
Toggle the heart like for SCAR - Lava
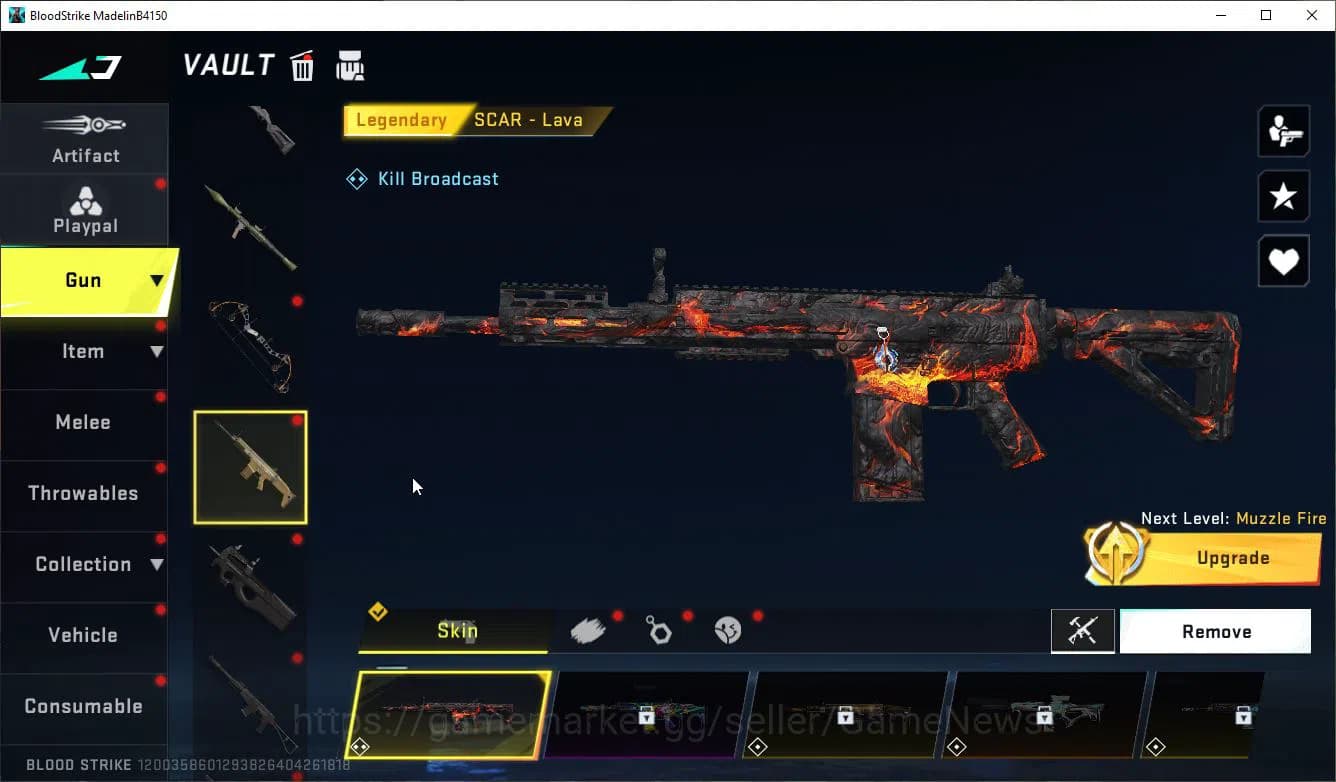1283,261
